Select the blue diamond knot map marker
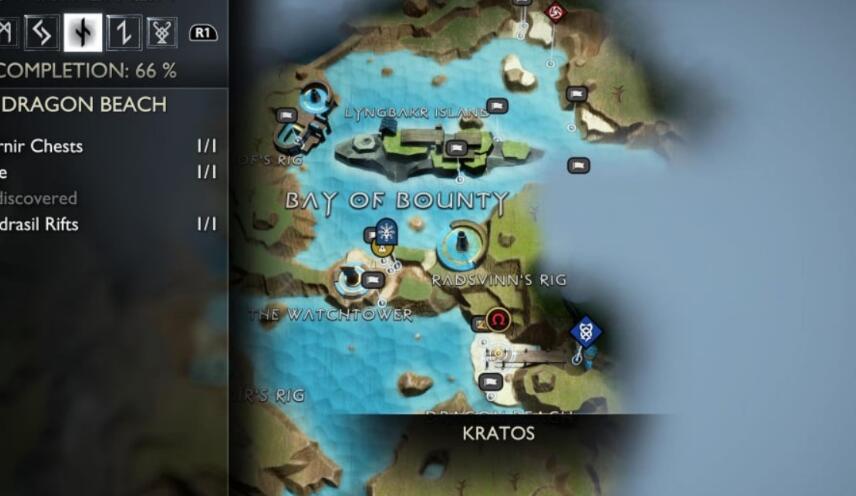 585,330
